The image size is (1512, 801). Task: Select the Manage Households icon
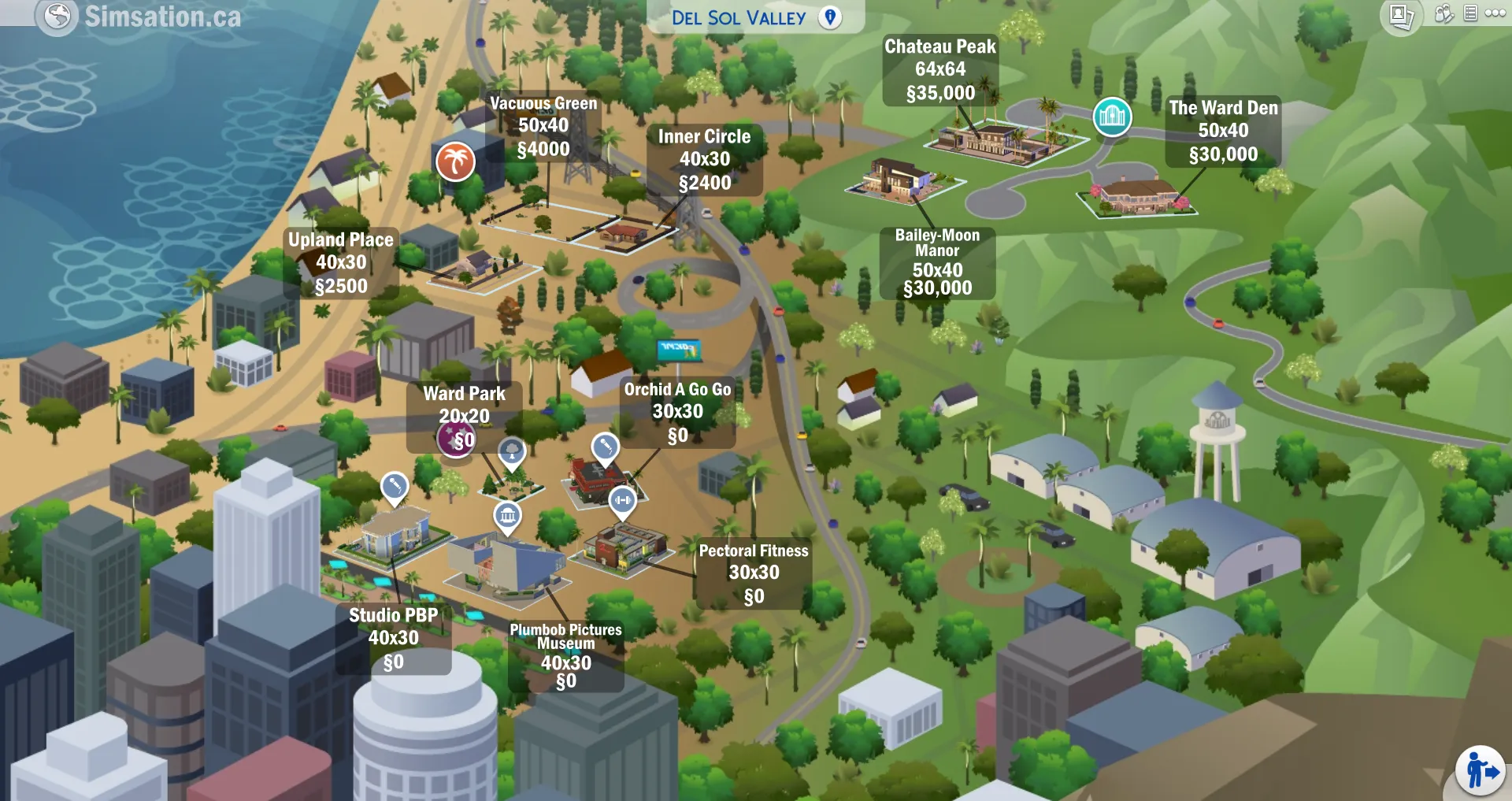point(1443,13)
